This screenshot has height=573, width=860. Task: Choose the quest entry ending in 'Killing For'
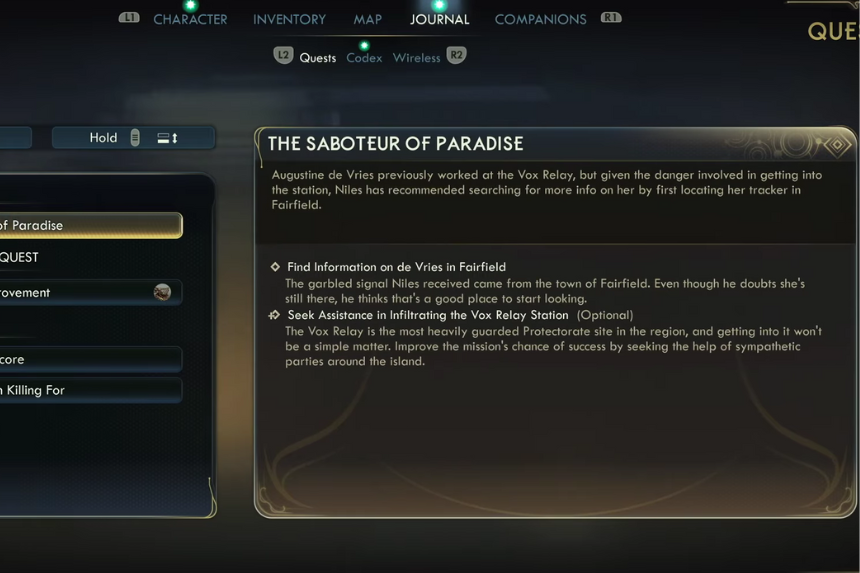[88, 390]
